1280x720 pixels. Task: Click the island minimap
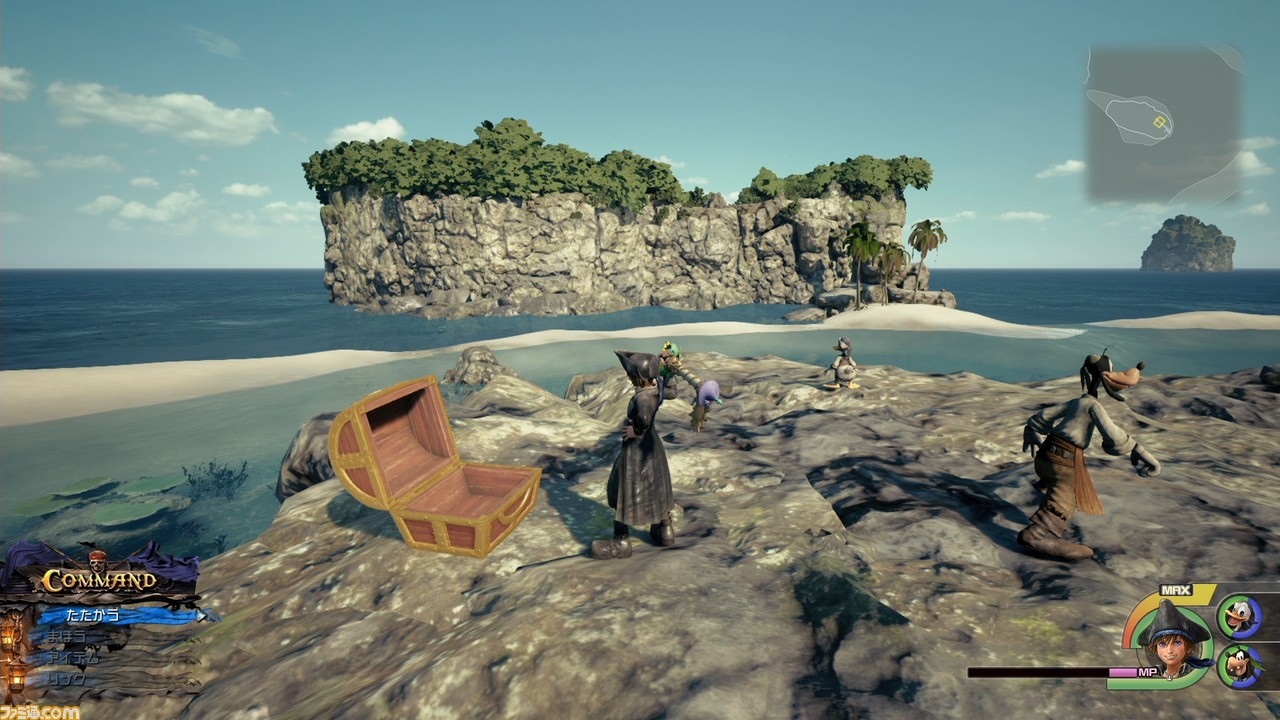1164,124
